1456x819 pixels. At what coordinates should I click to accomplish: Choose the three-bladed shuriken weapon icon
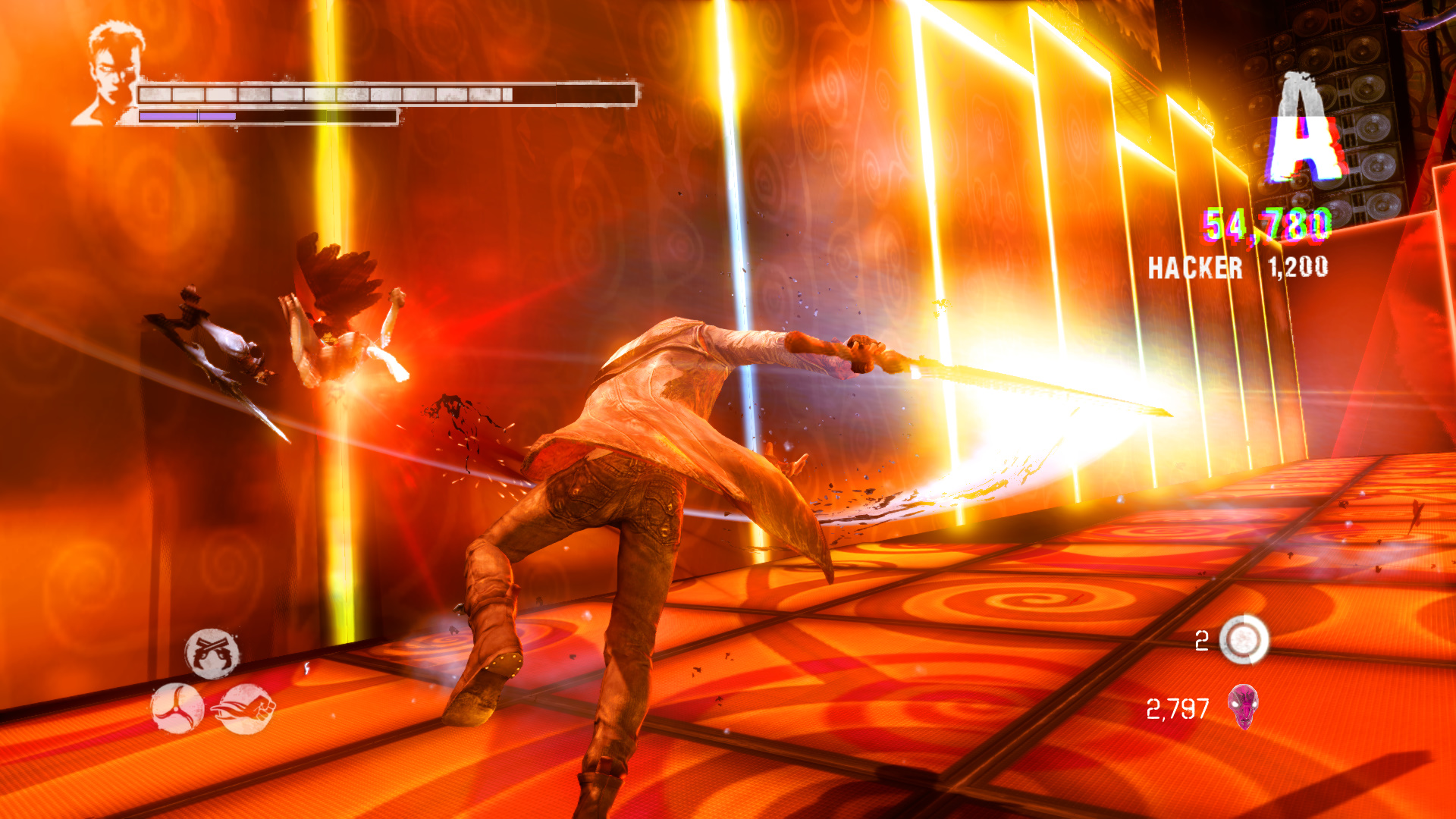(x=177, y=708)
